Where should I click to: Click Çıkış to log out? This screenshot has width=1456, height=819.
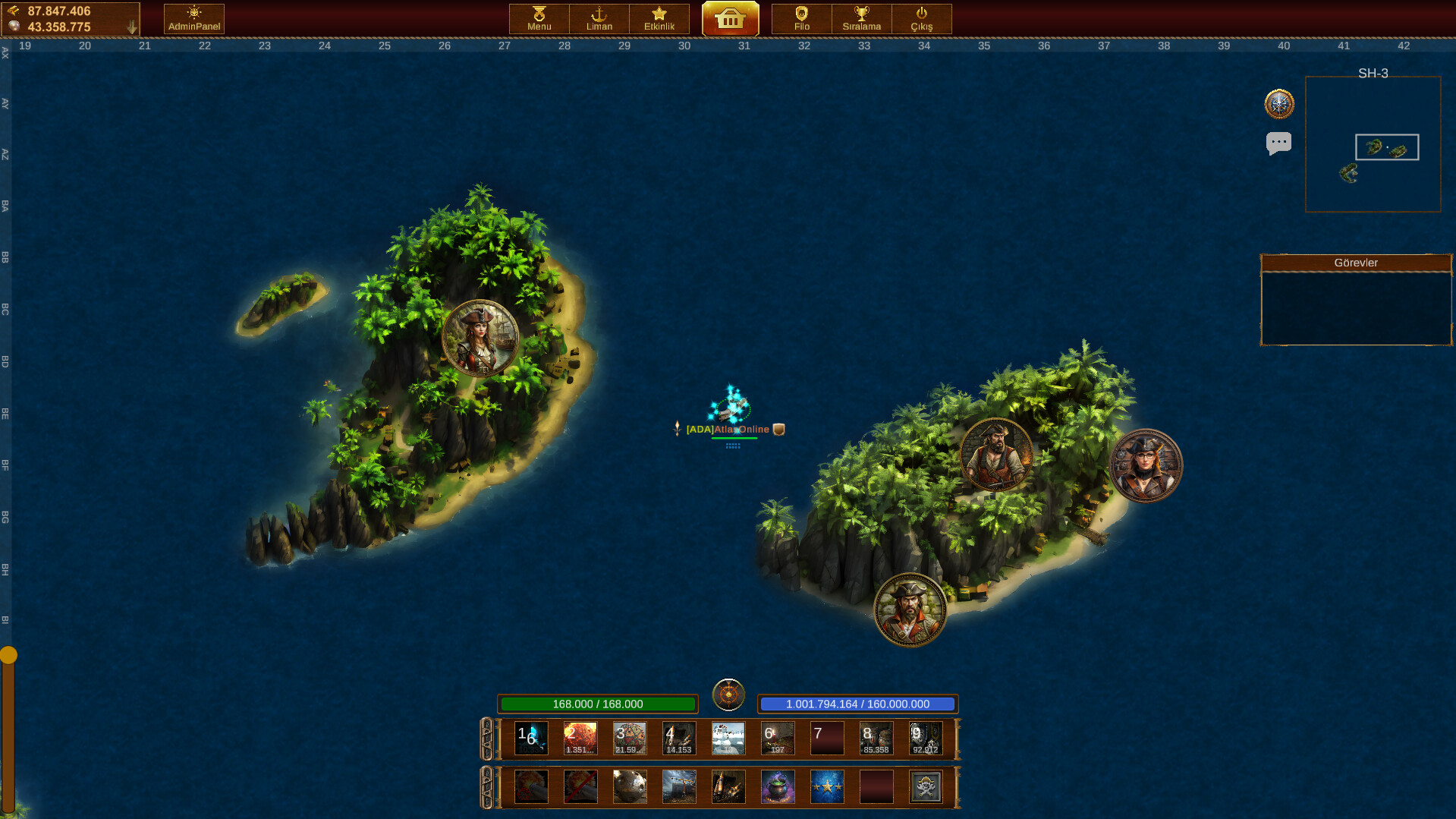click(x=921, y=18)
